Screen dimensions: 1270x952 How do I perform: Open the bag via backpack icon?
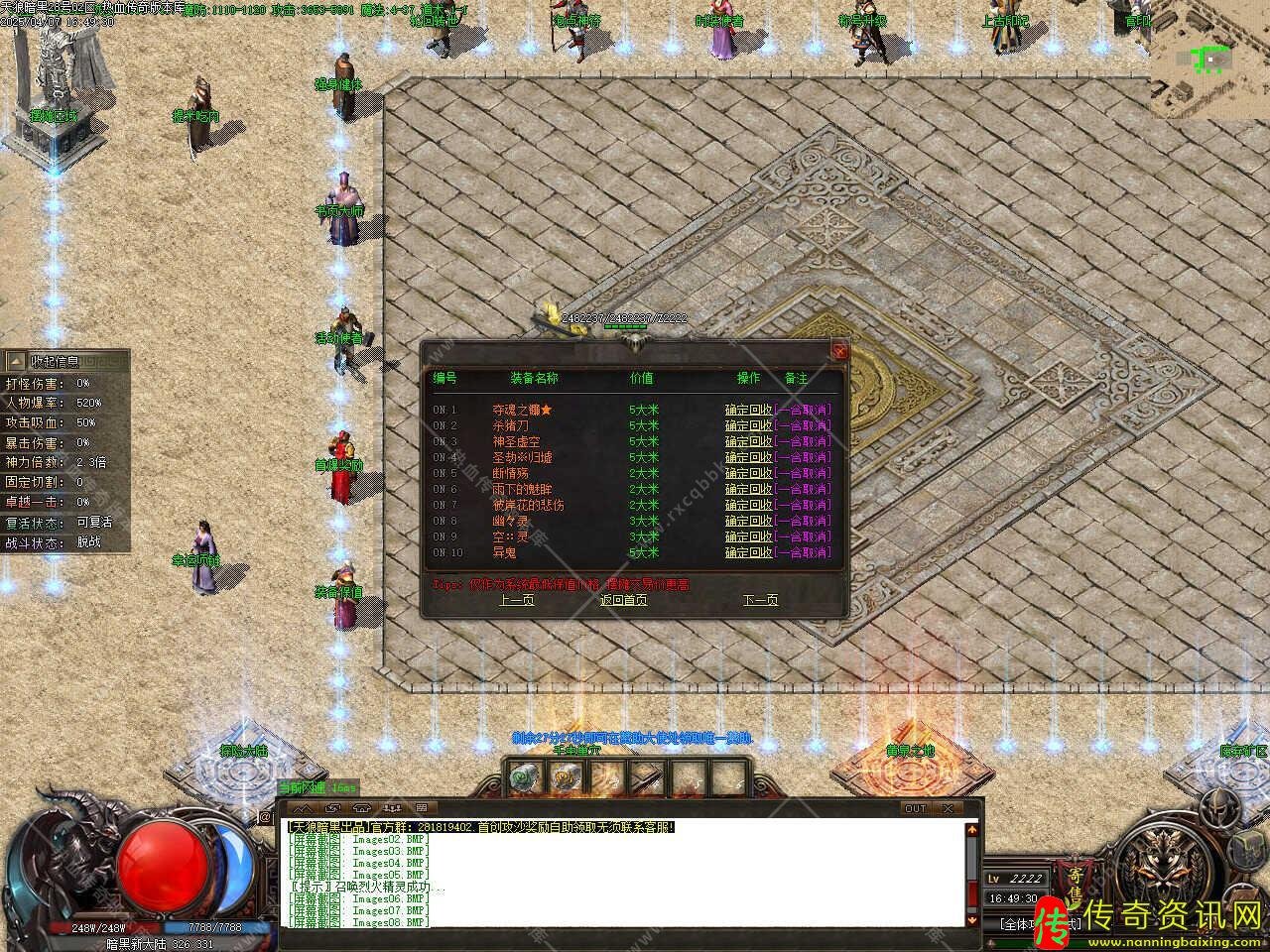point(1247,848)
